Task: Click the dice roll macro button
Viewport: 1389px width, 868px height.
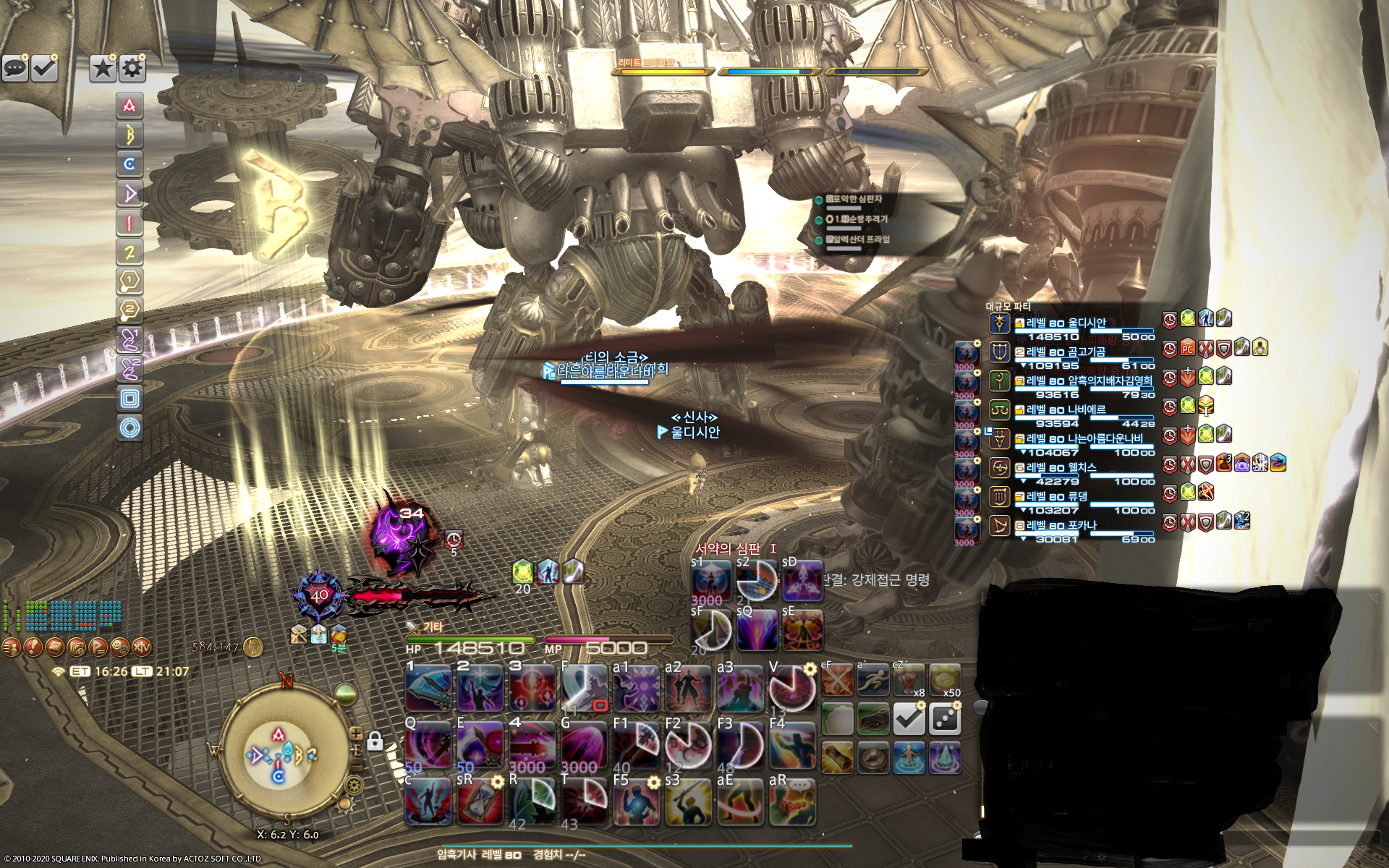Action: tap(945, 719)
